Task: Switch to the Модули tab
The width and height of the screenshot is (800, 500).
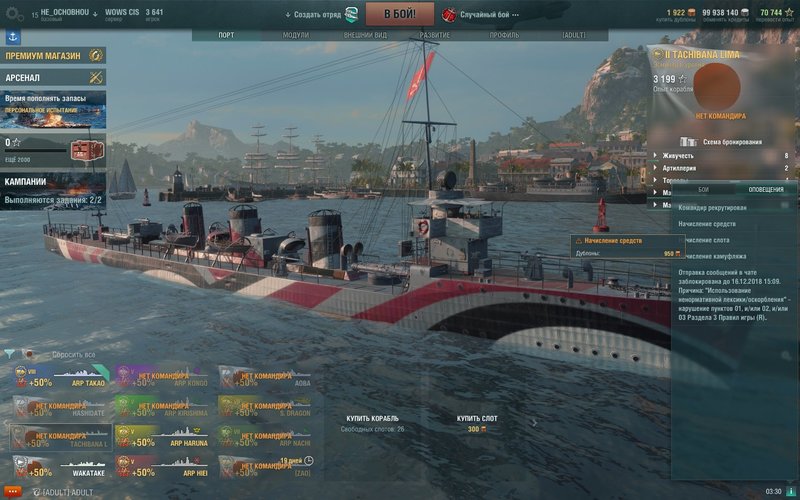Action: 296,35
